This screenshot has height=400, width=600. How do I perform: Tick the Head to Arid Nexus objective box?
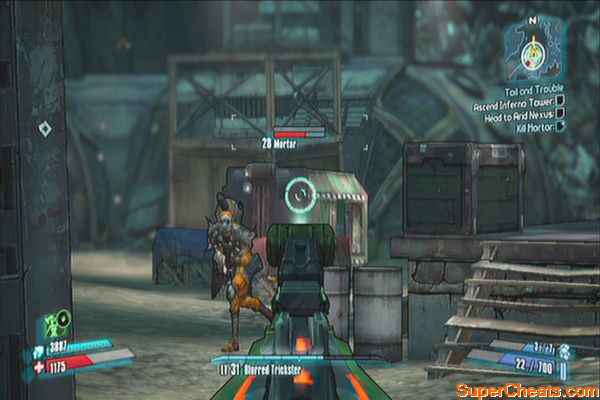coord(561,113)
